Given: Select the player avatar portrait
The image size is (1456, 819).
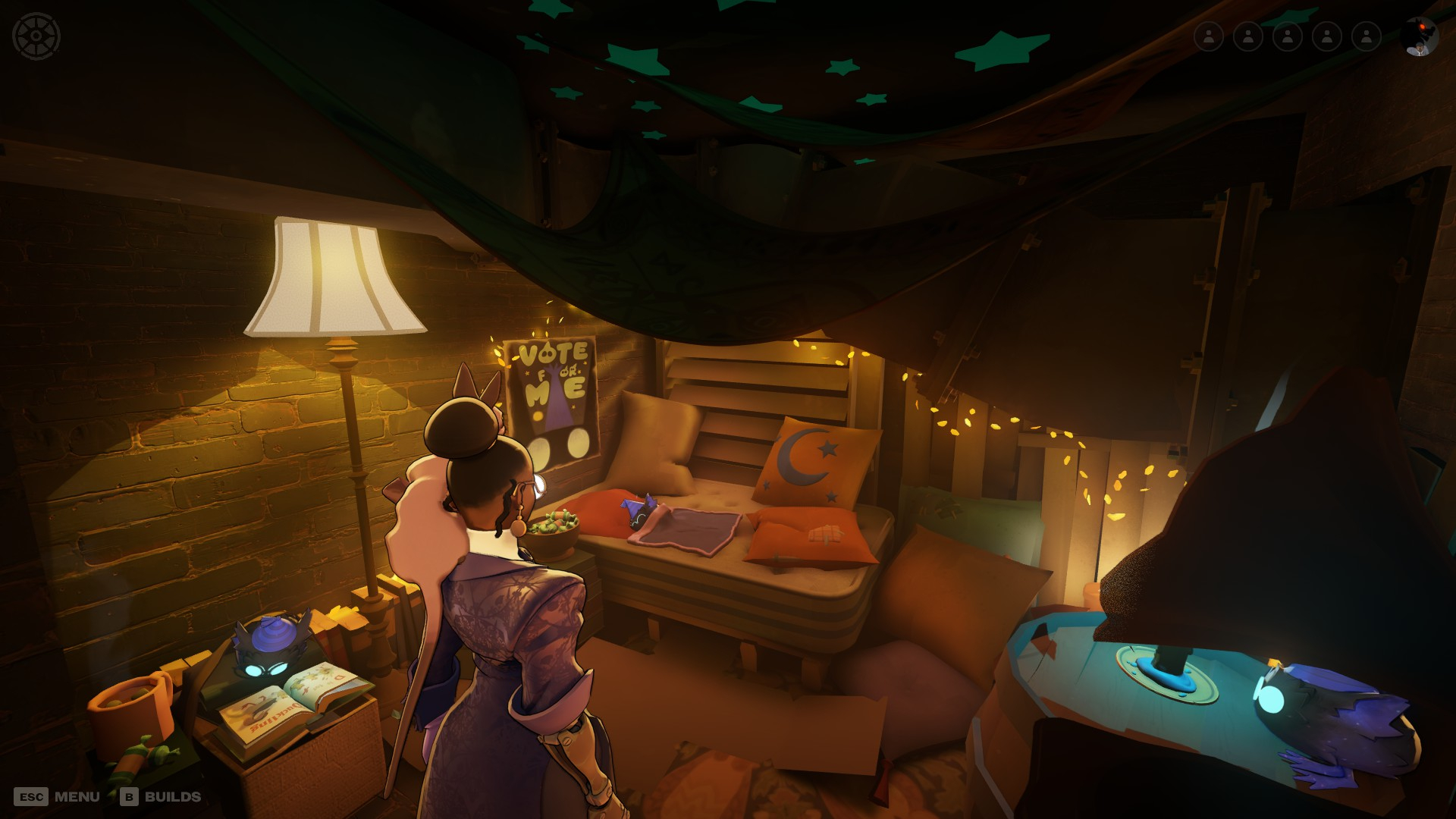Looking at the screenshot, I should pos(1420,36).
